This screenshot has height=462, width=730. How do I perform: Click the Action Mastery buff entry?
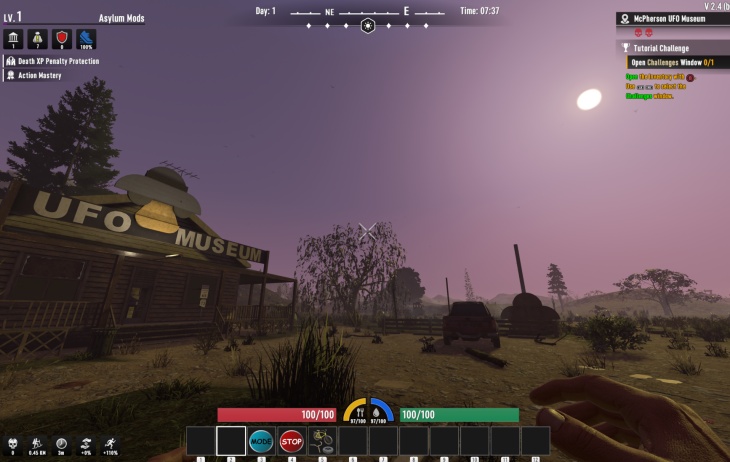[x=38, y=75]
